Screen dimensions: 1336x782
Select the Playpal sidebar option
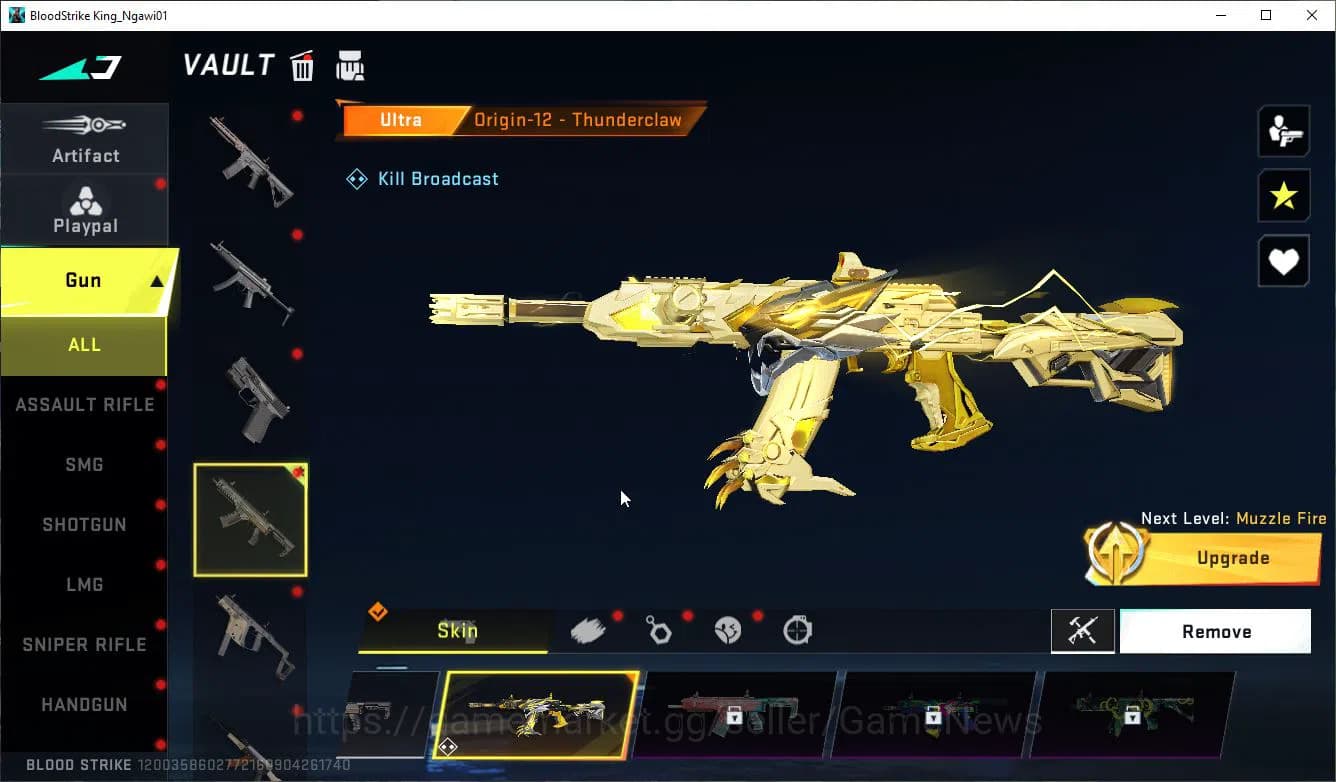click(85, 208)
